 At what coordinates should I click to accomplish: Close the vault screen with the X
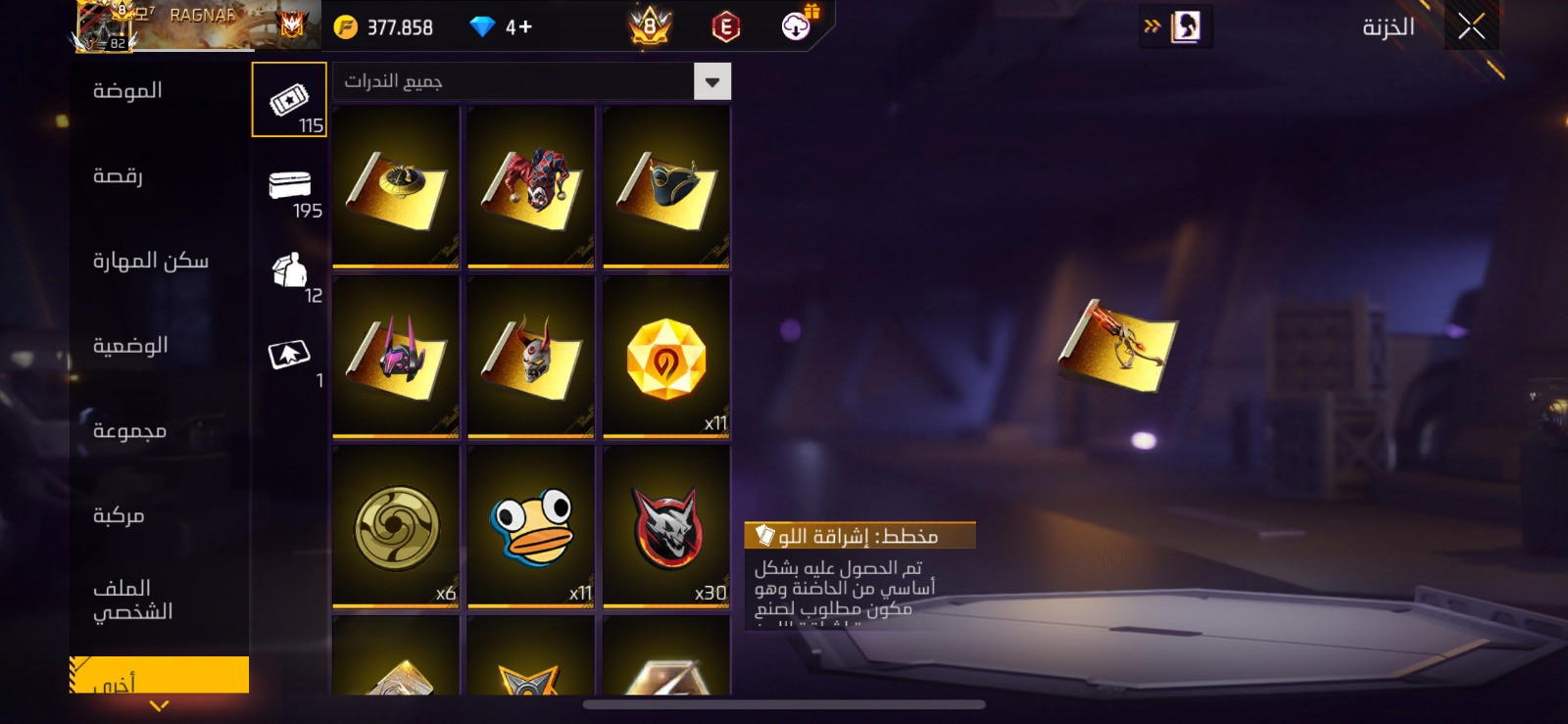(x=1471, y=26)
